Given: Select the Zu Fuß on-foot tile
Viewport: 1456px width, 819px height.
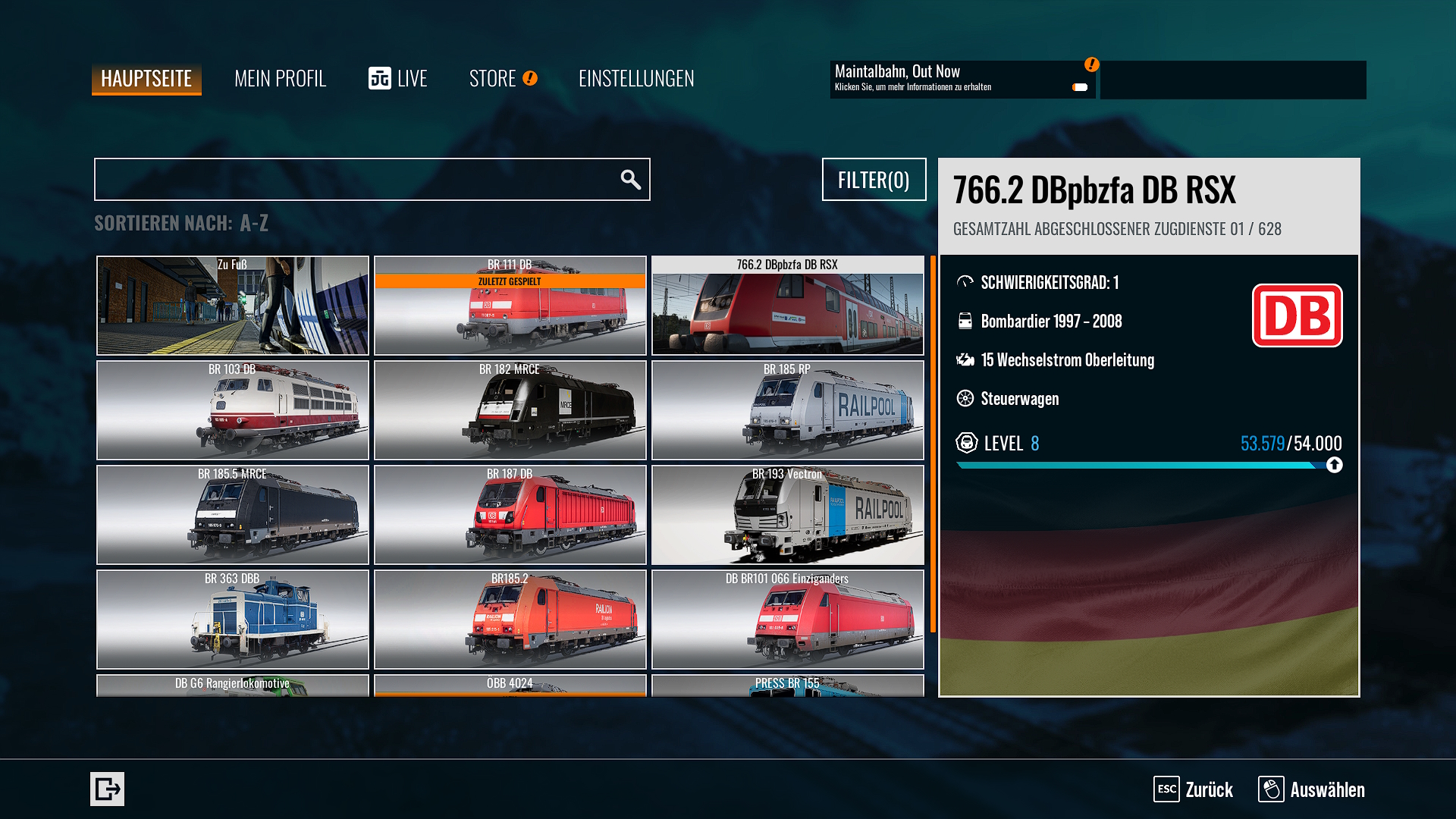Looking at the screenshot, I should (x=233, y=306).
